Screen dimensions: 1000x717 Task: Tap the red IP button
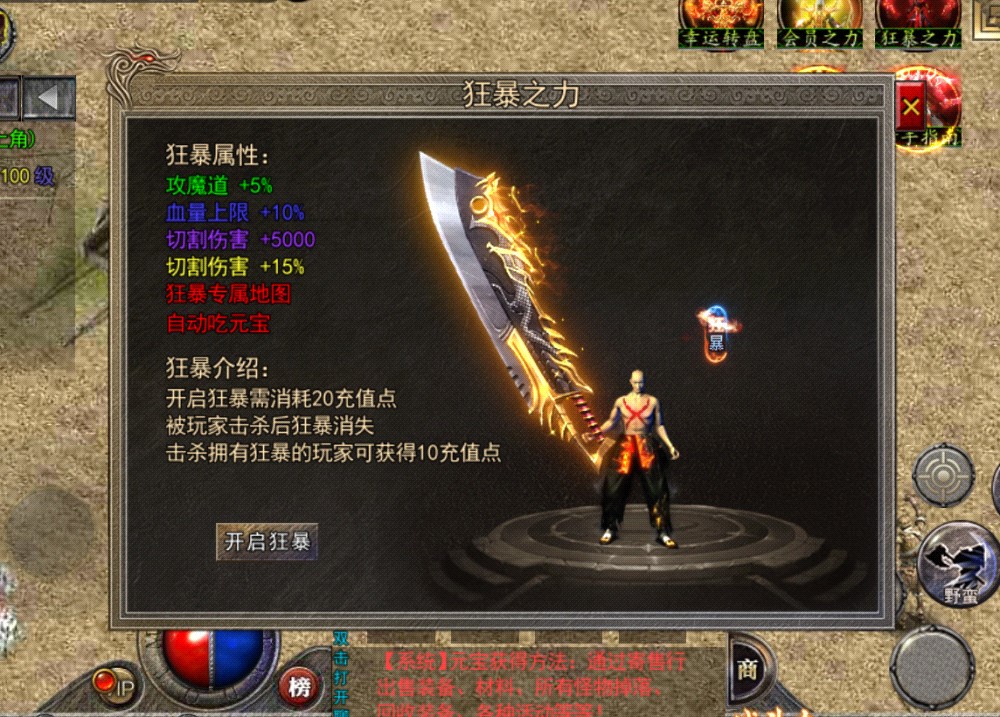(114, 684)
